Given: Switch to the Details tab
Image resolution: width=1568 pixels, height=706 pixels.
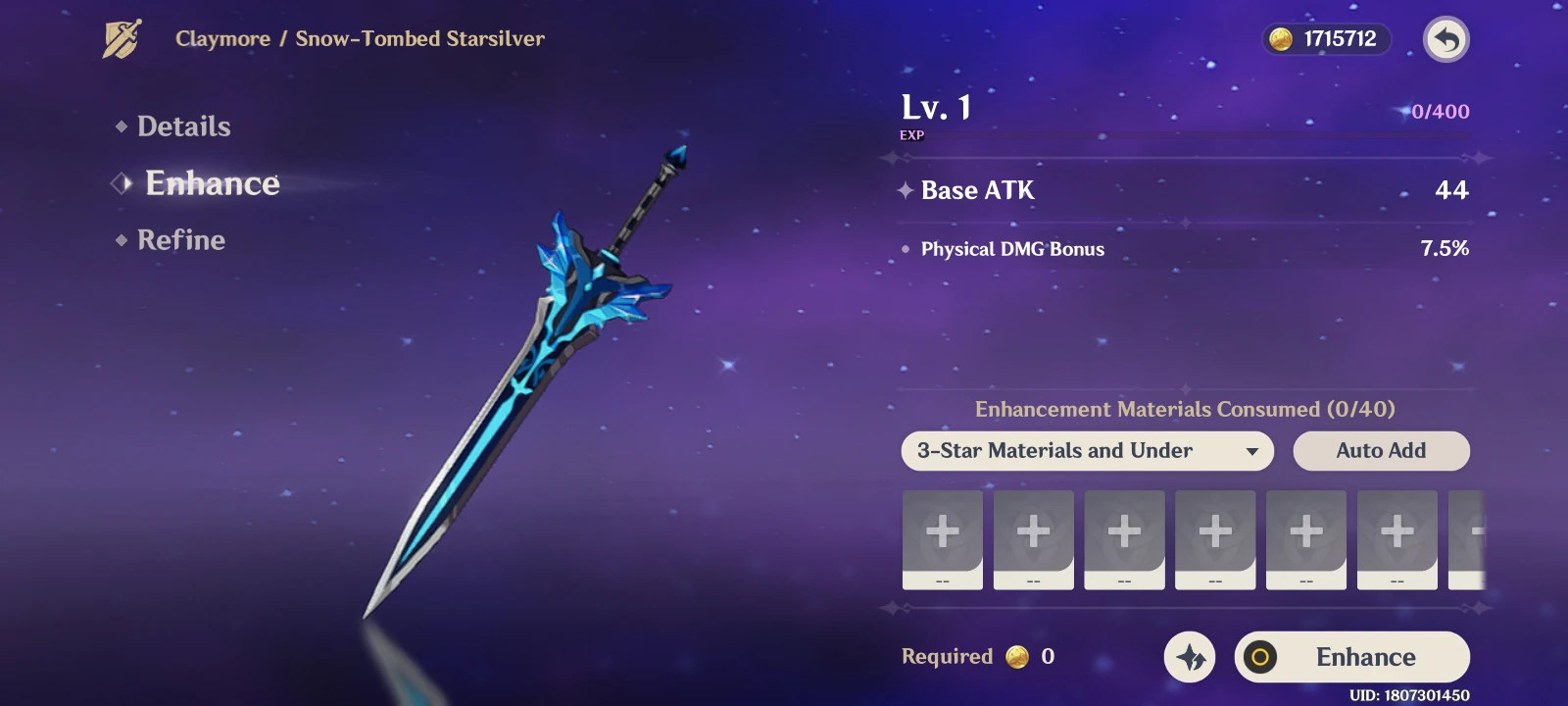Looking at the screenshot, I should pos(184,126).
